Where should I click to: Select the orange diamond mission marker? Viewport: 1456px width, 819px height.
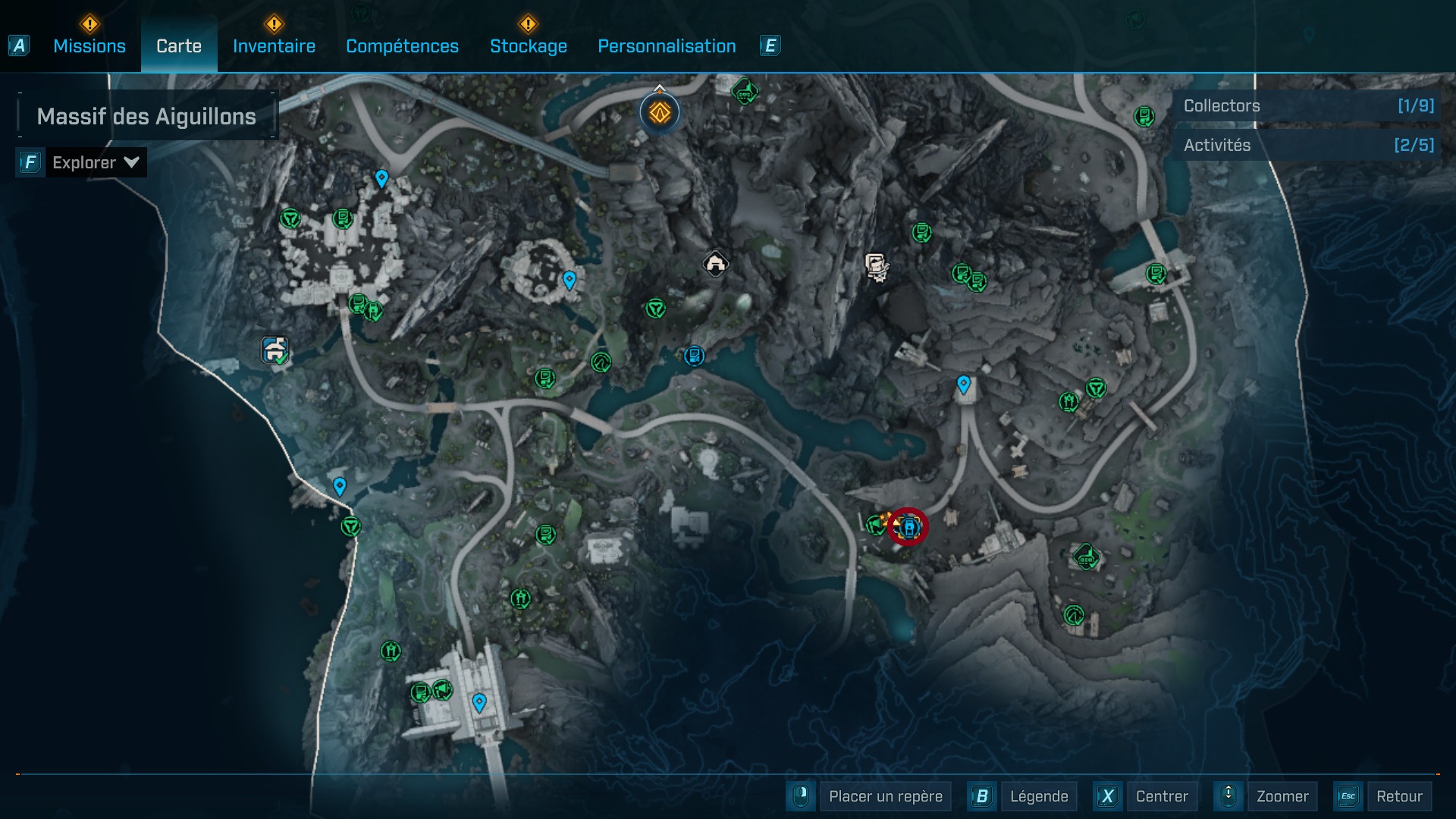pyautogui.click(x=660, y=114)
